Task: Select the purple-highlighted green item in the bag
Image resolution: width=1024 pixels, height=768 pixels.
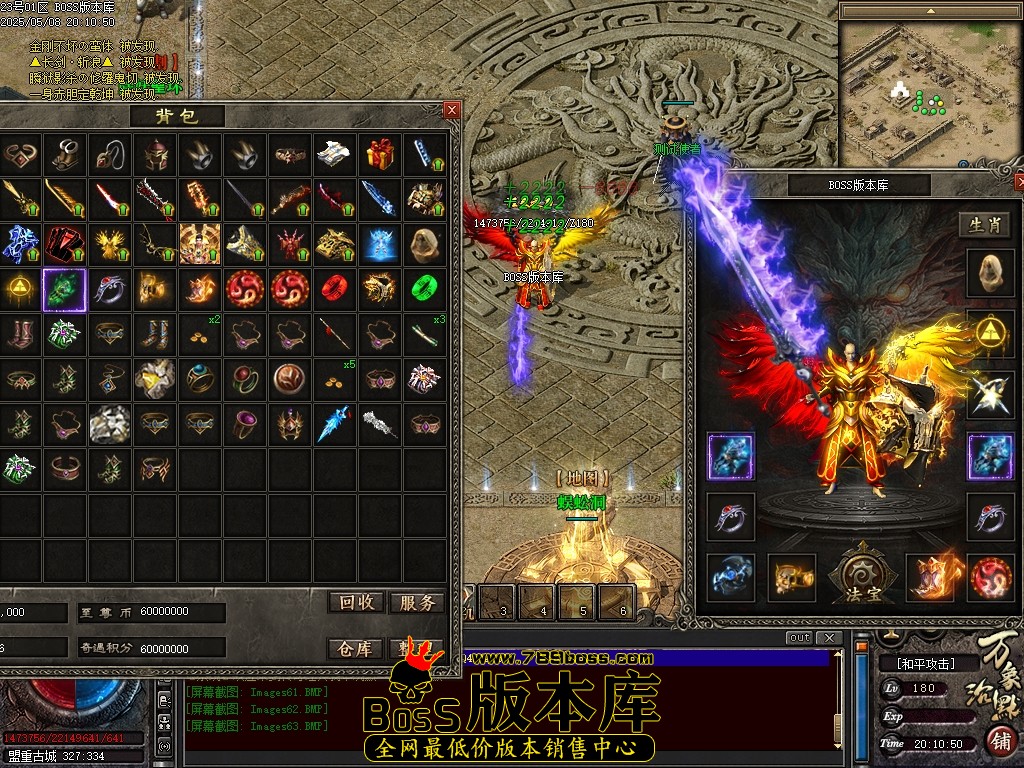Action: (65, 290)
